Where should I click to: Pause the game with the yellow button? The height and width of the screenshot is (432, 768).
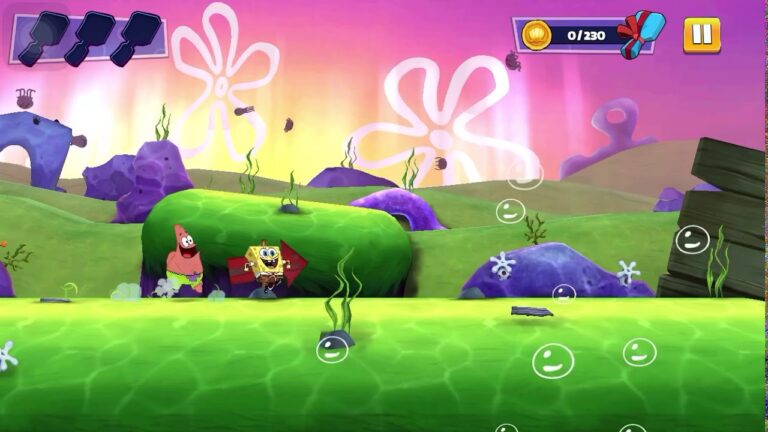point(701,35)
